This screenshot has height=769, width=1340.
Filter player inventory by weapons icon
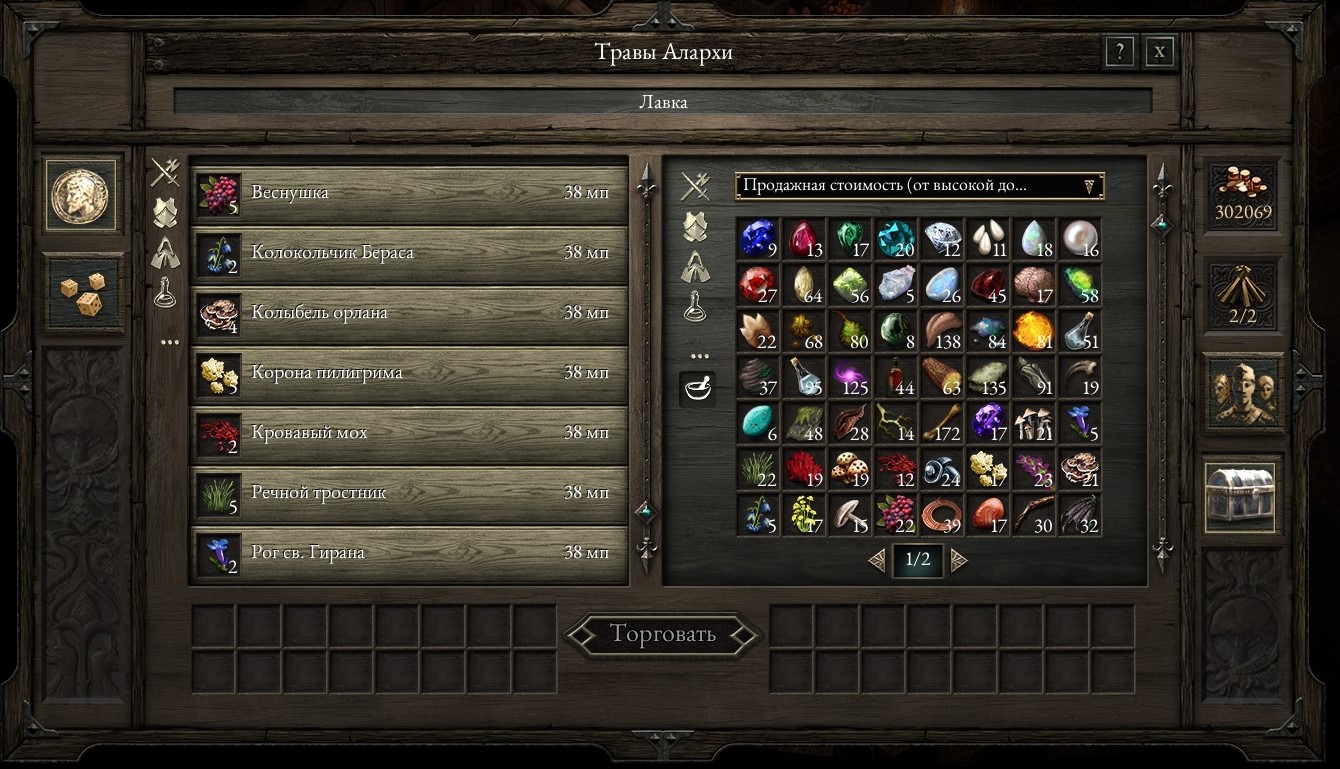point(695,186)
